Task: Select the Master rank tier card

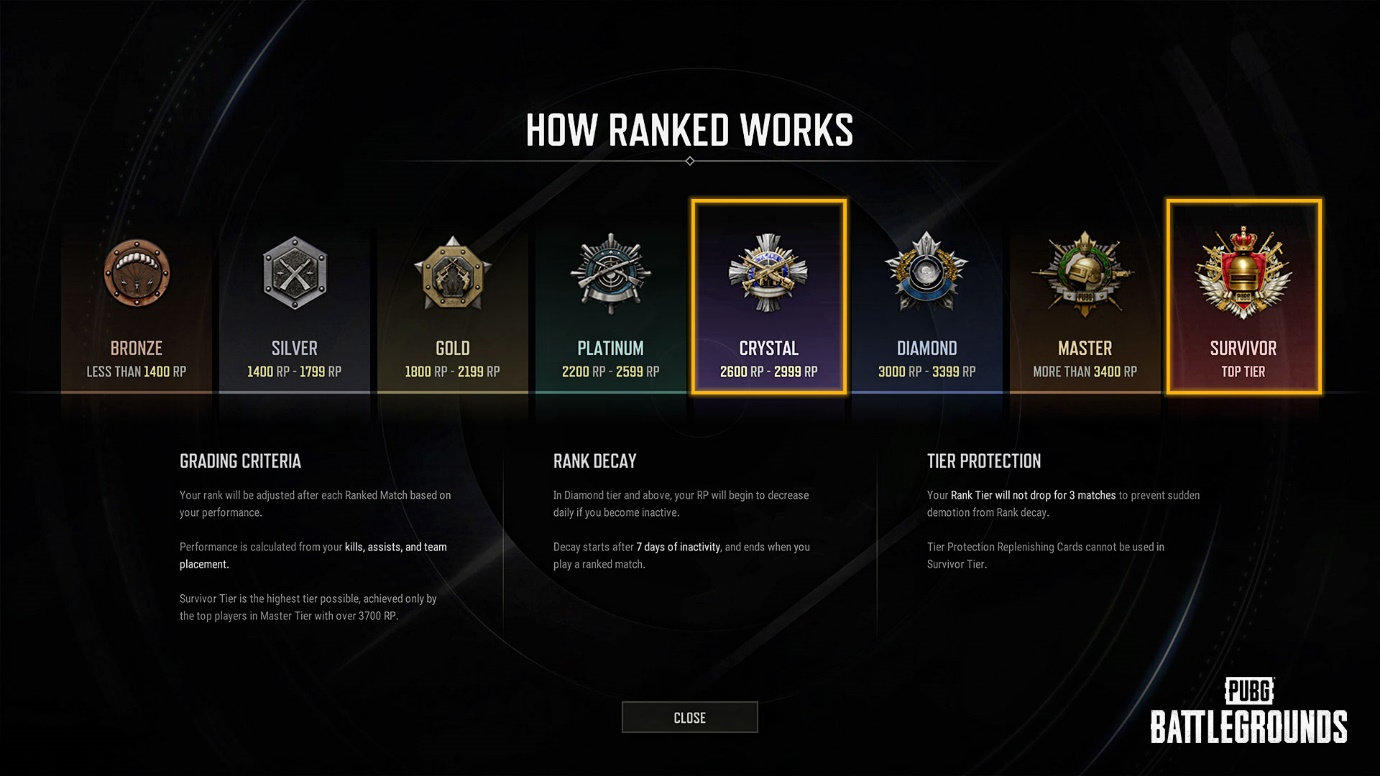Action: tap(1084, 300)
